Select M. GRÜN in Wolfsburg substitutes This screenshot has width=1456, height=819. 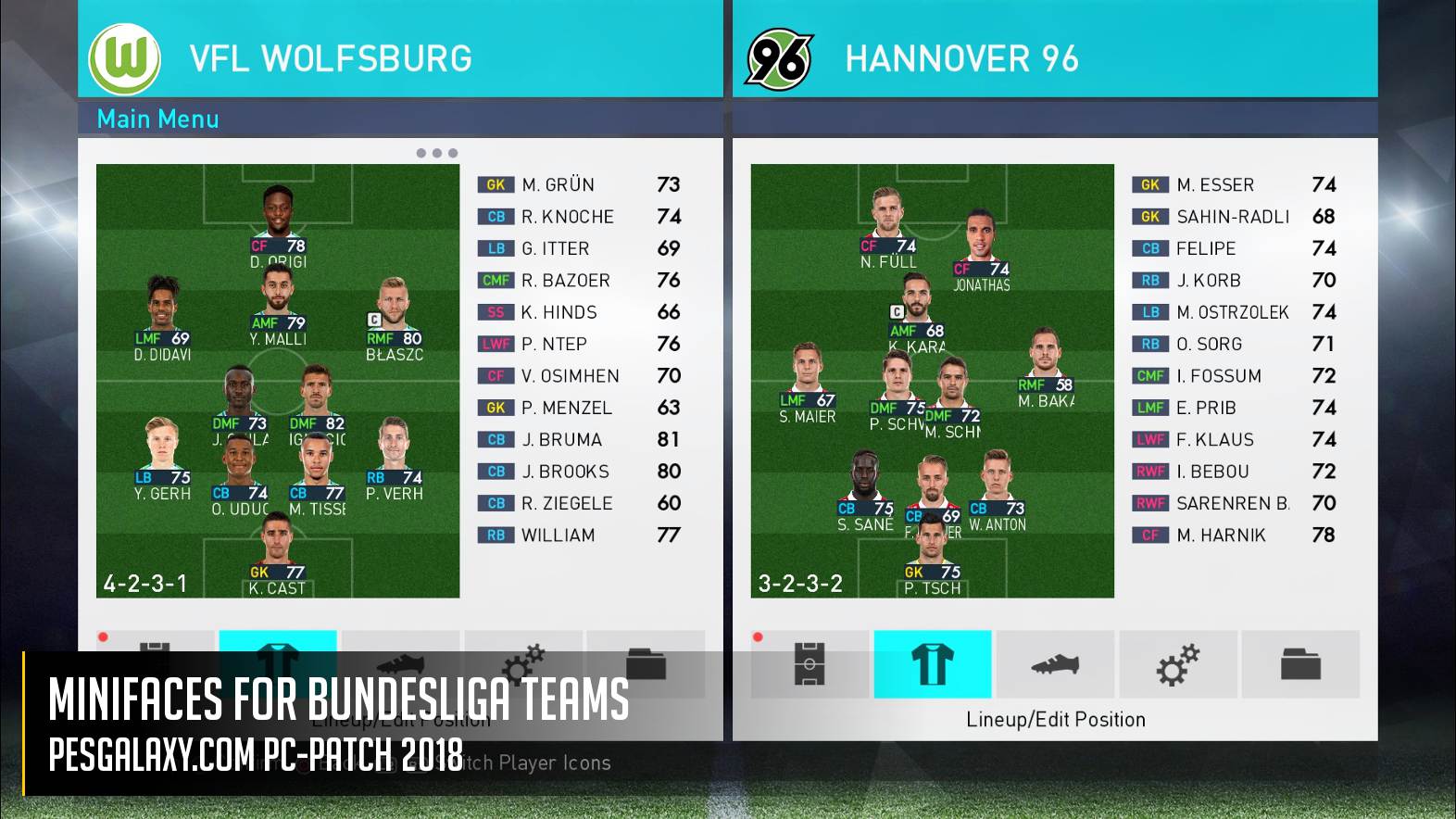click(x=578, y=184)
